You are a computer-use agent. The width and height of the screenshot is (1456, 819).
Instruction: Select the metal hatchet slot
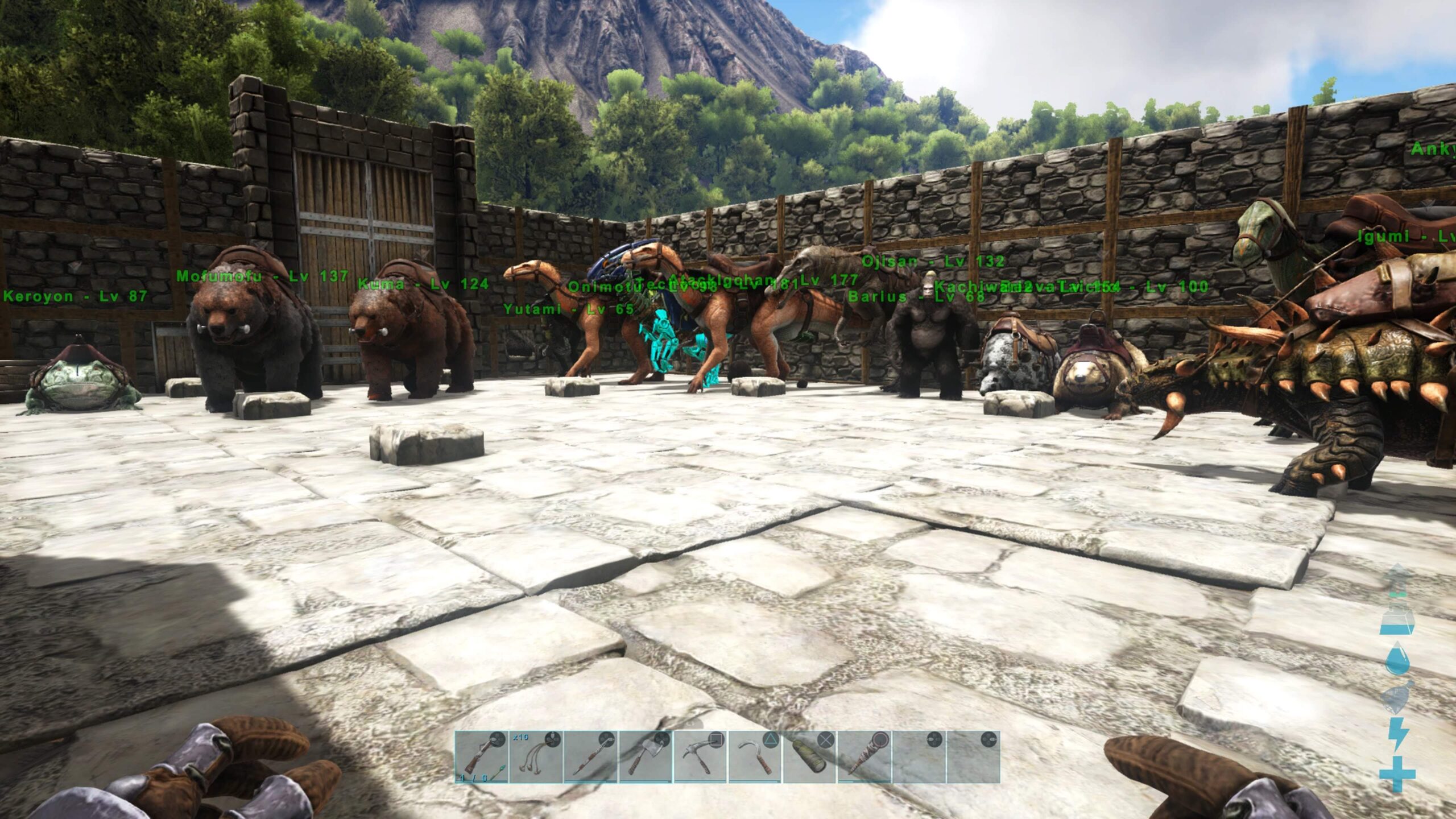(645, 756)
